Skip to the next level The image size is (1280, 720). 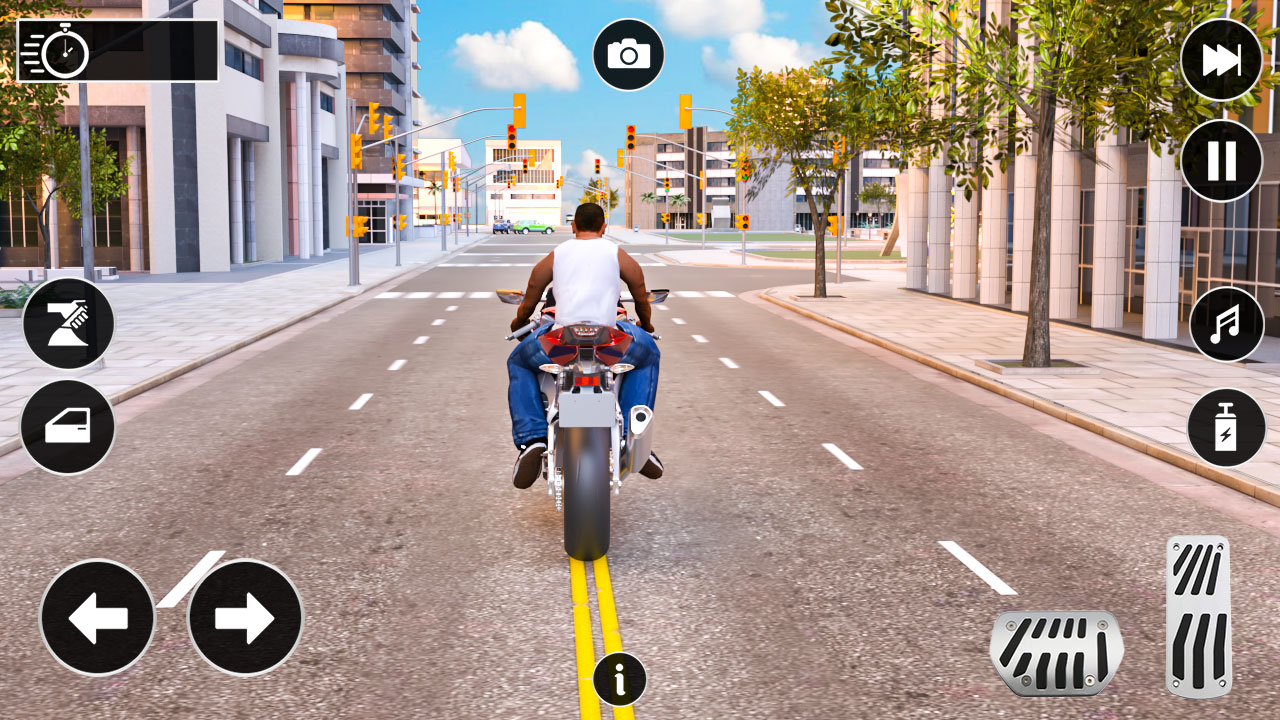coord(1221,60)
